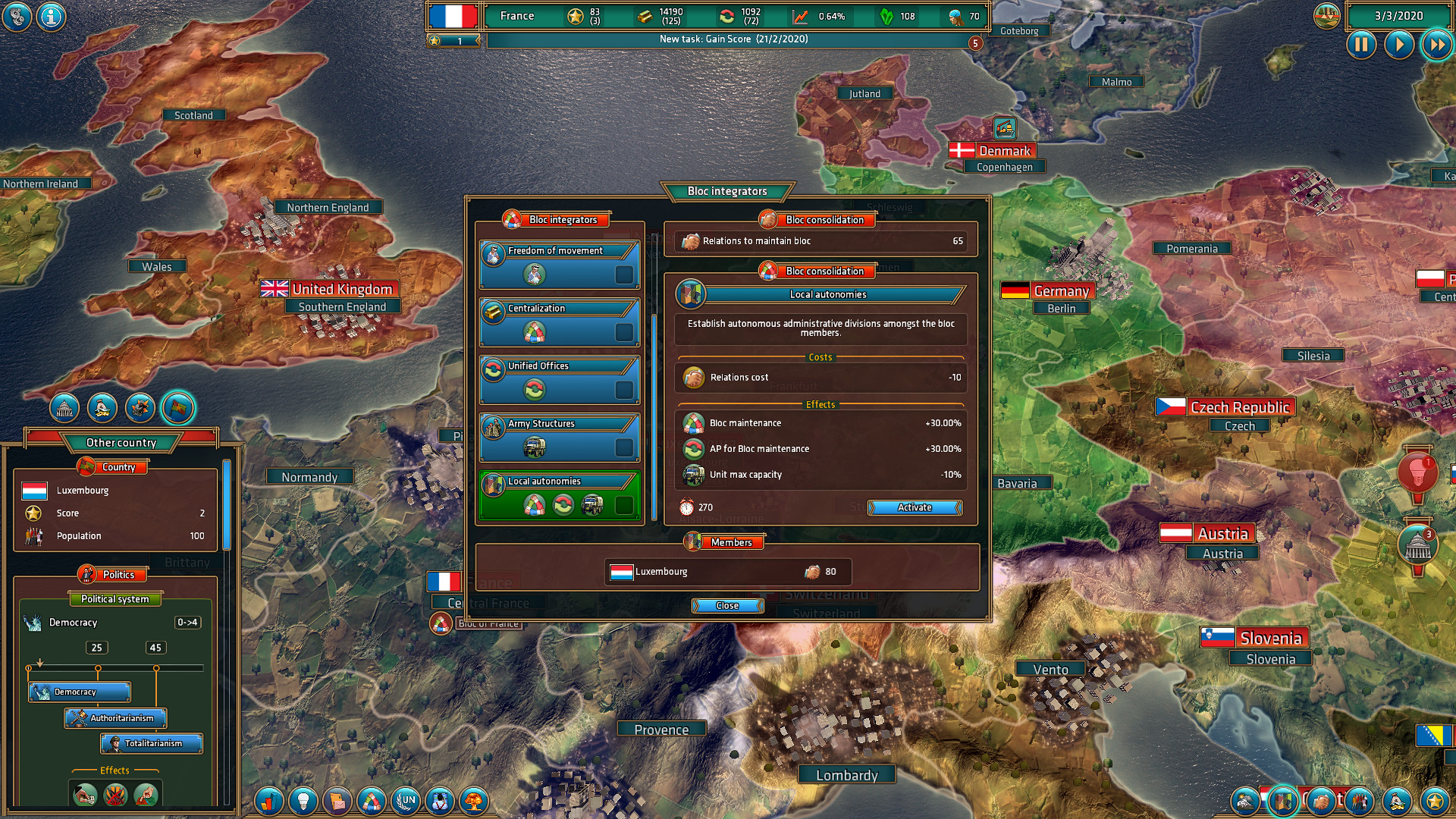
Task: Close the Bloc integrators window
Action: 726,605
